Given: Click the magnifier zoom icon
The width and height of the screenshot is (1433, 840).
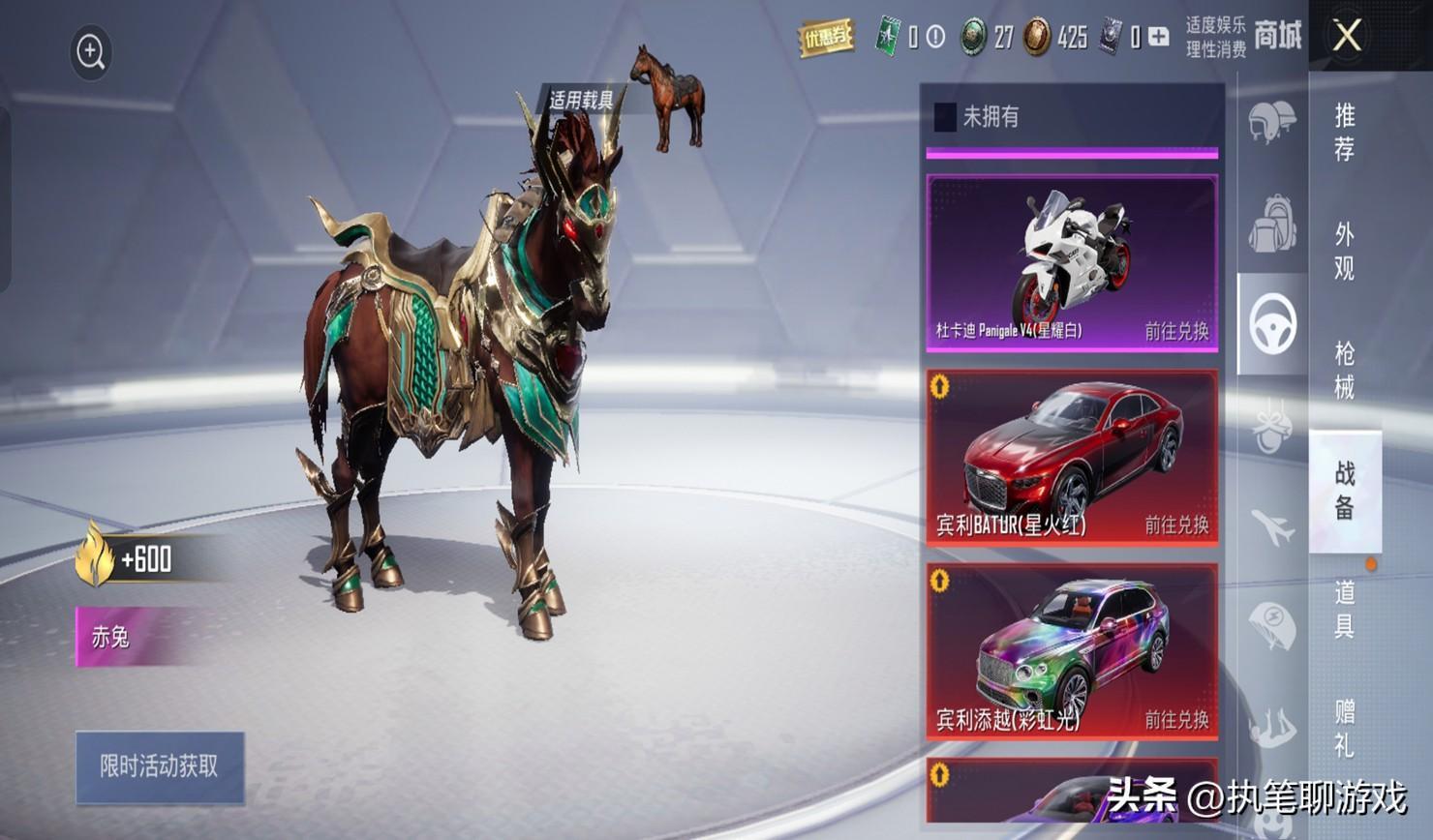Looking at the screenshot, I should pyautogui.click(x=91, y=52).
